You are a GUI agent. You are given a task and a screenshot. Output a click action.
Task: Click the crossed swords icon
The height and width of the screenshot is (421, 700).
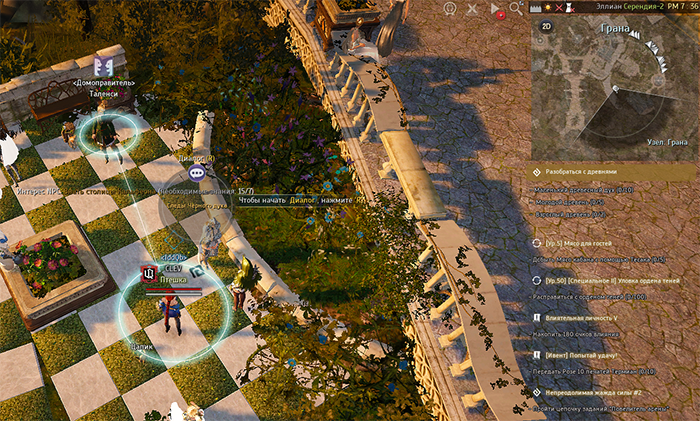coord(472,8)
